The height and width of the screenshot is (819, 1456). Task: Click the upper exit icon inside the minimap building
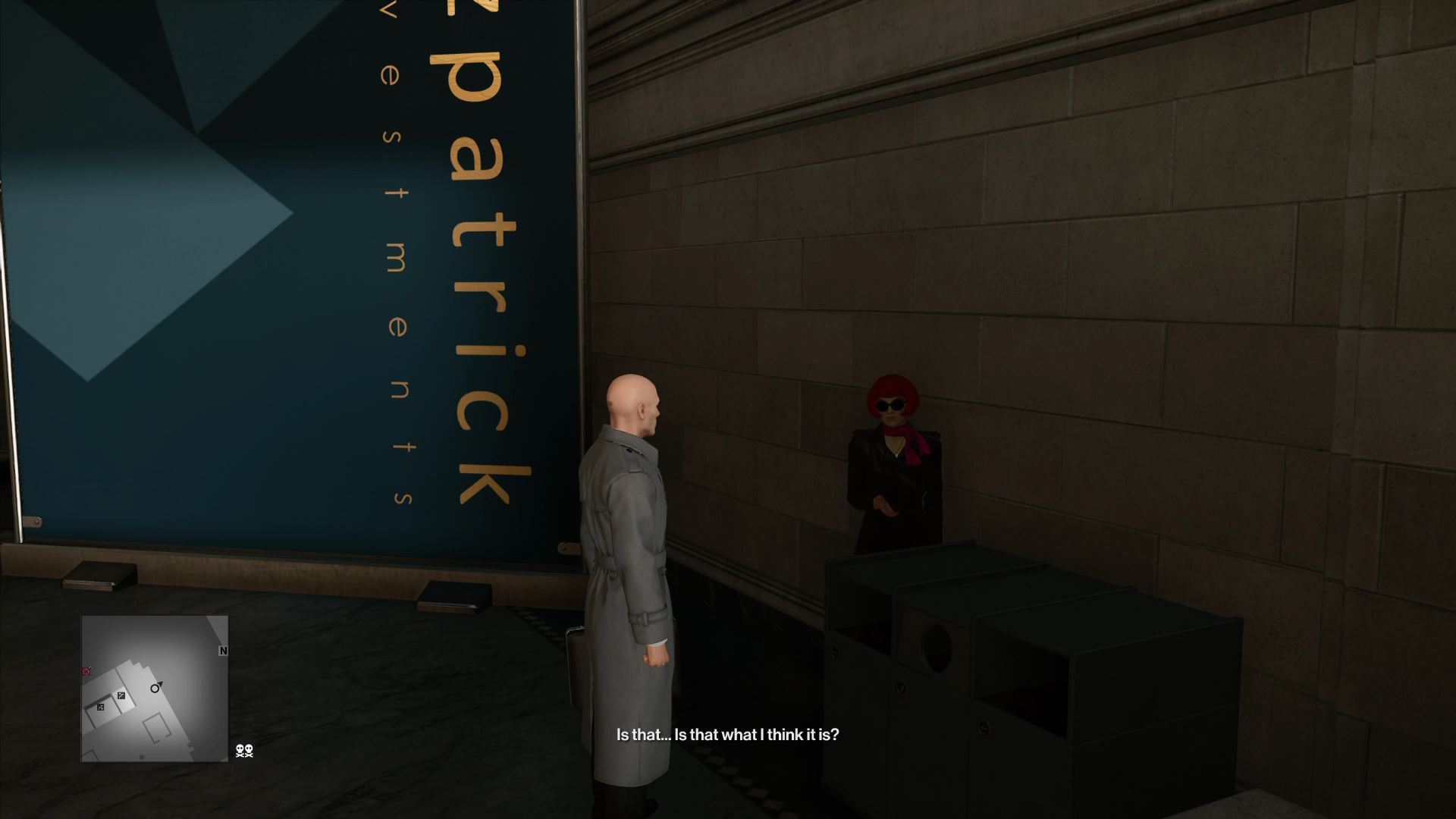[x=122, y=695]
